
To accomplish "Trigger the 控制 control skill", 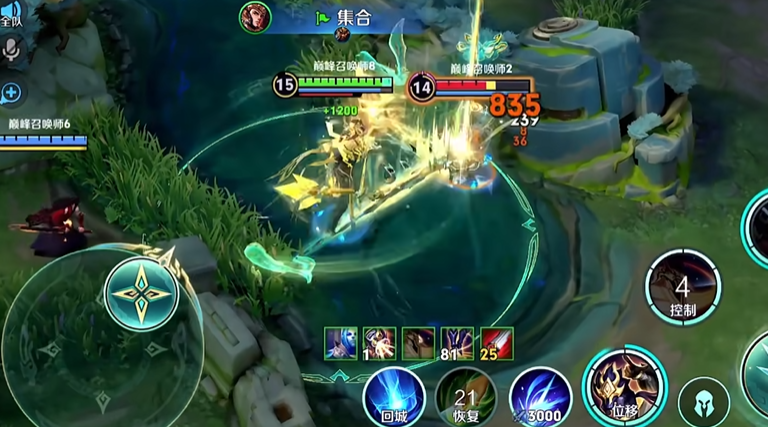I will [683, 287].
